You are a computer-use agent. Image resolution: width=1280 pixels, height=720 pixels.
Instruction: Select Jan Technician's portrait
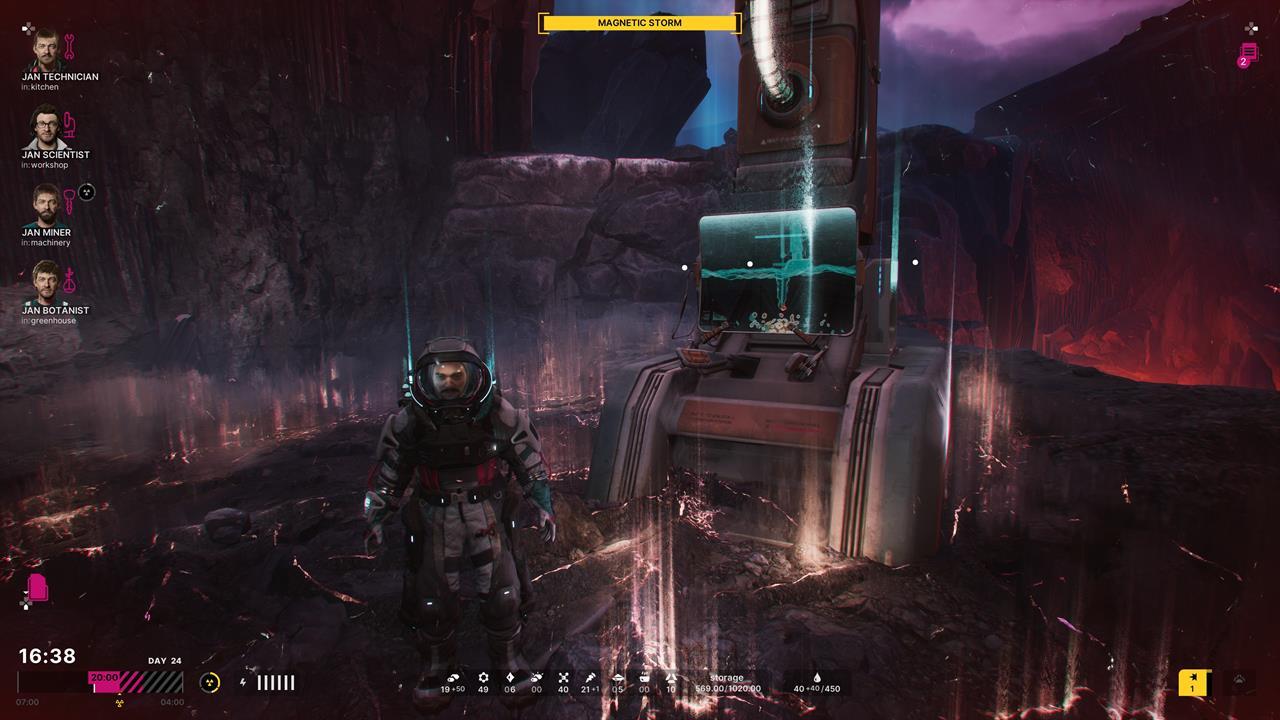point(45,48)
